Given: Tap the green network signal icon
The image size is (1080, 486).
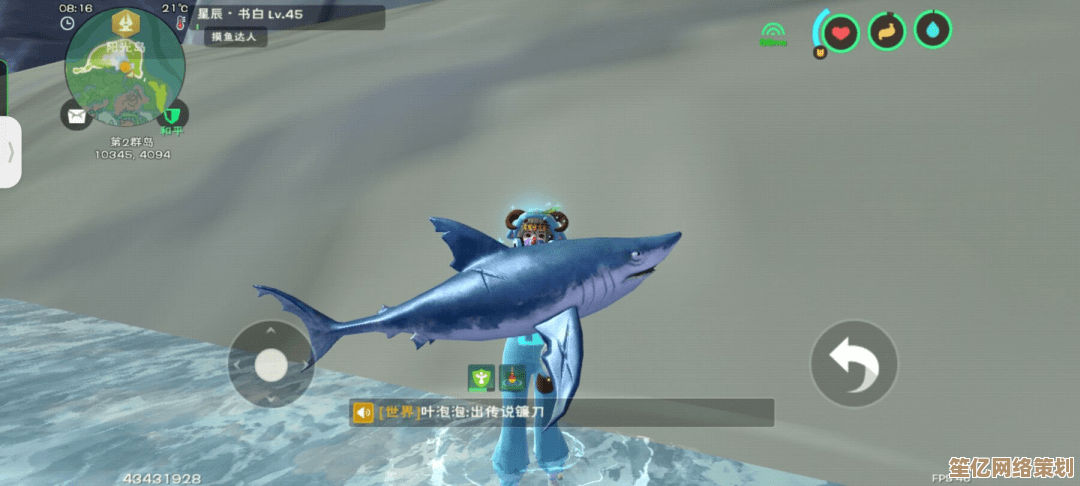Looking at the screenshot, I should [x=773, y=36].
